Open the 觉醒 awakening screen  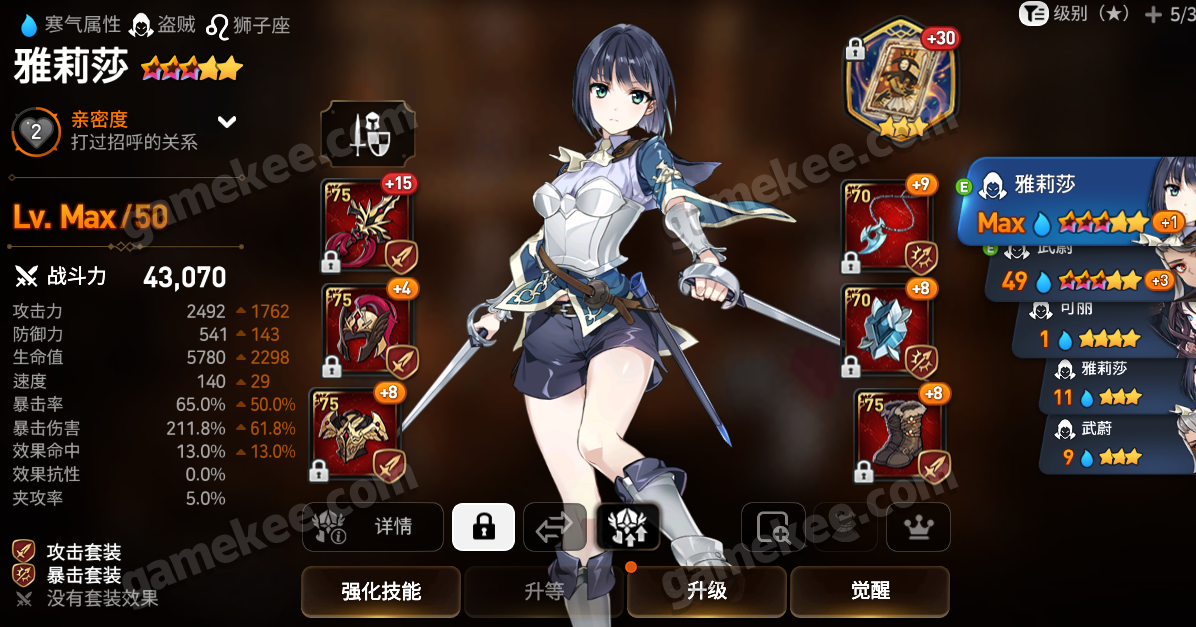pyautogui.click(x=869, y=591)
